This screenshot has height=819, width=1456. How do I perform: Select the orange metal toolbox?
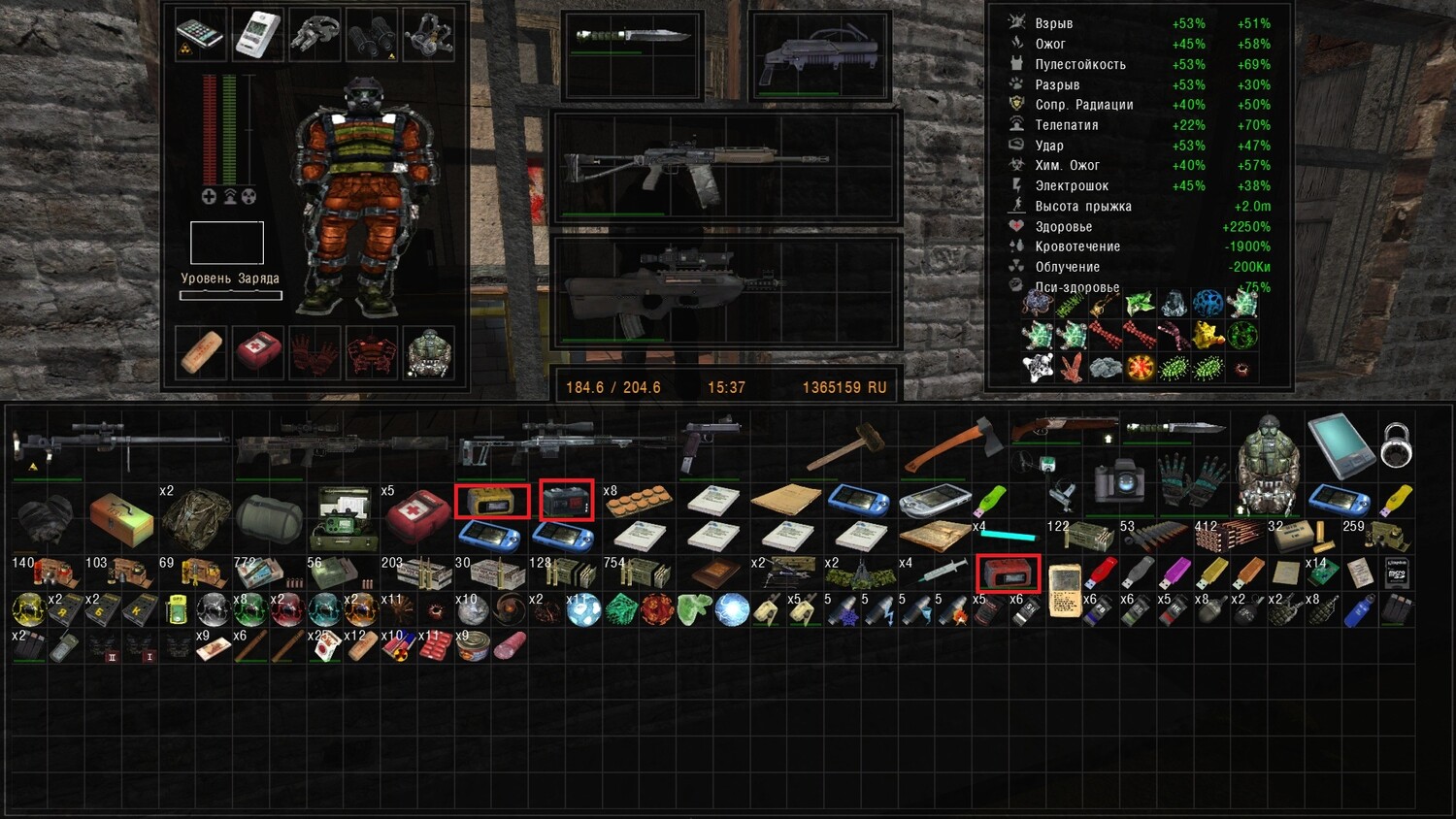click(121, 519)
